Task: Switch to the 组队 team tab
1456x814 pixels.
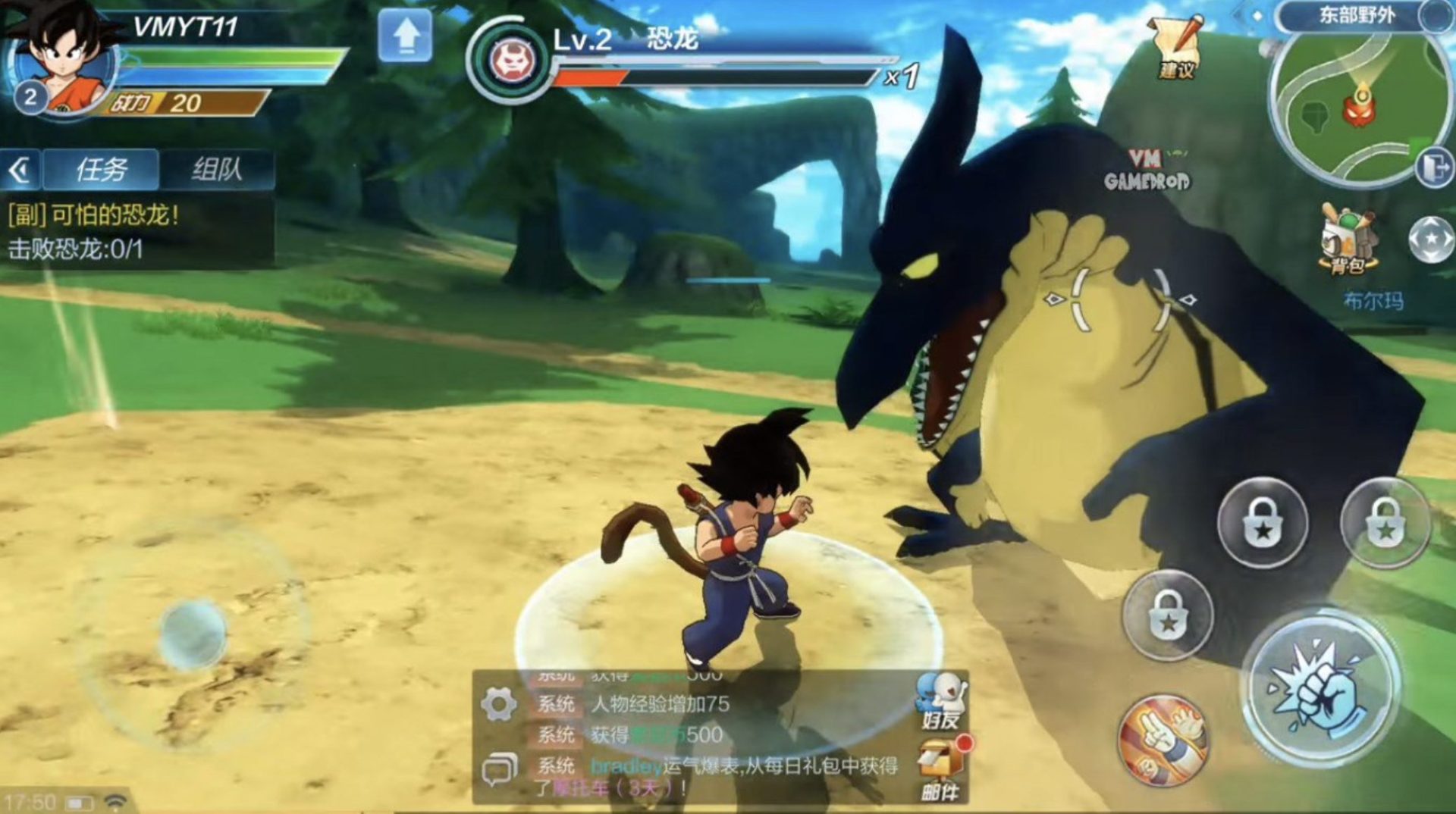Action: (x=217, y=169)
